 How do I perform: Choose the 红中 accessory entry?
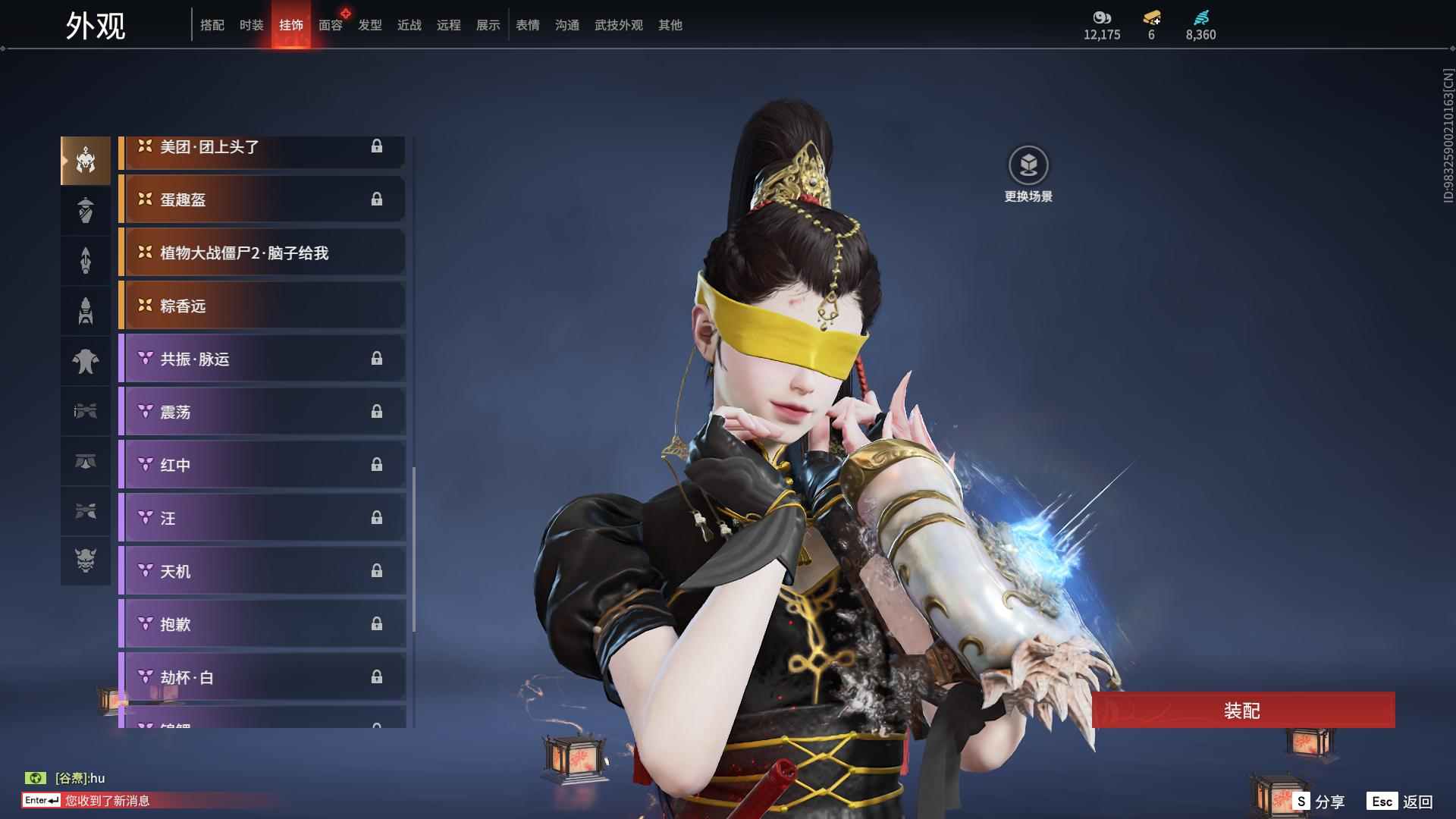[x=262, y=465]
